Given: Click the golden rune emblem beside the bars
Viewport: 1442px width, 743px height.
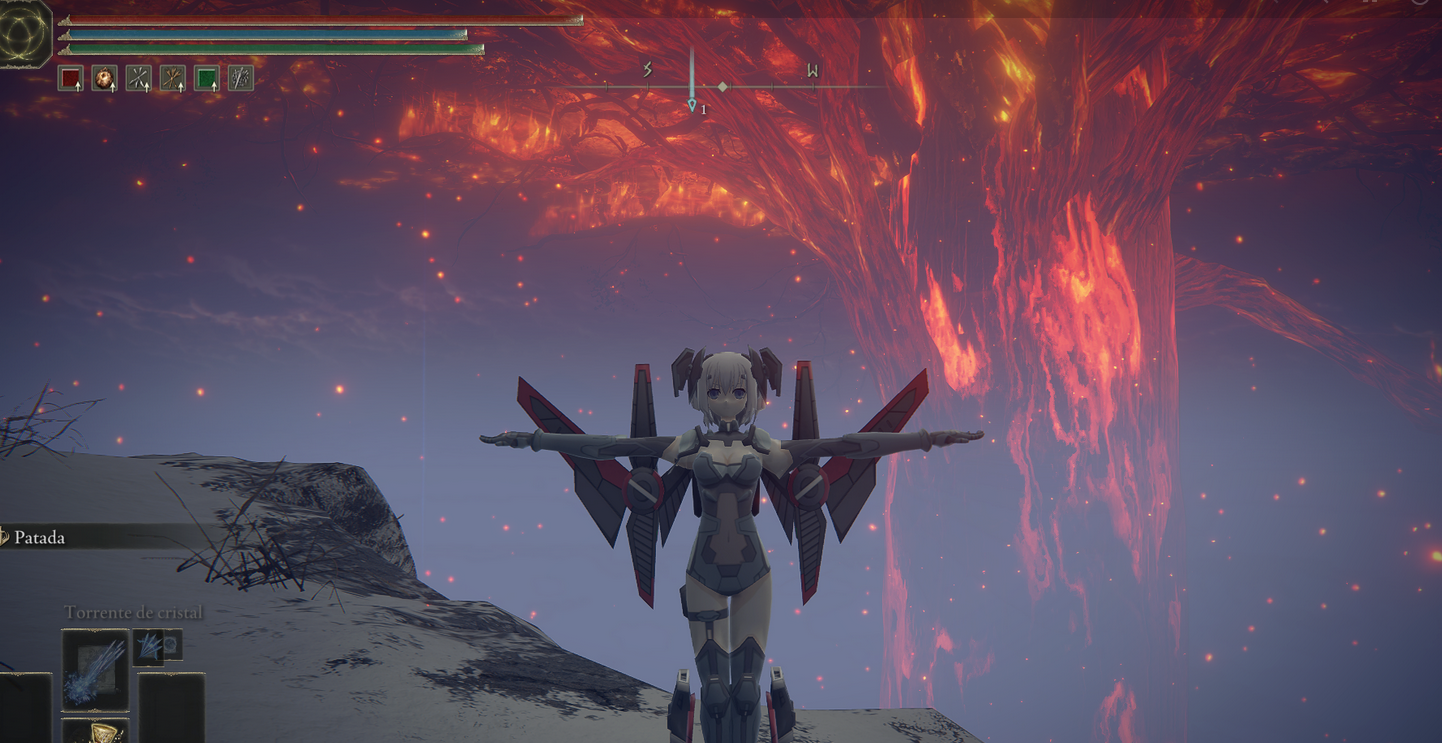Looking at the screenshot, I should [24, 33].
